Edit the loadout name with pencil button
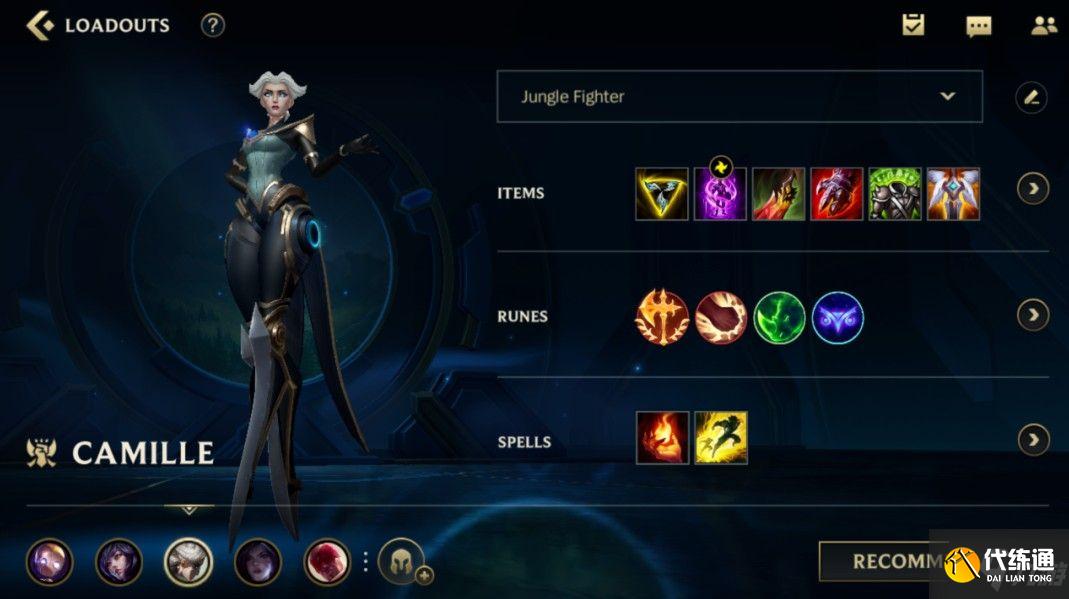Image resolution: width=1069 pixels, height=599 pixels. (x=1031, y=97)
